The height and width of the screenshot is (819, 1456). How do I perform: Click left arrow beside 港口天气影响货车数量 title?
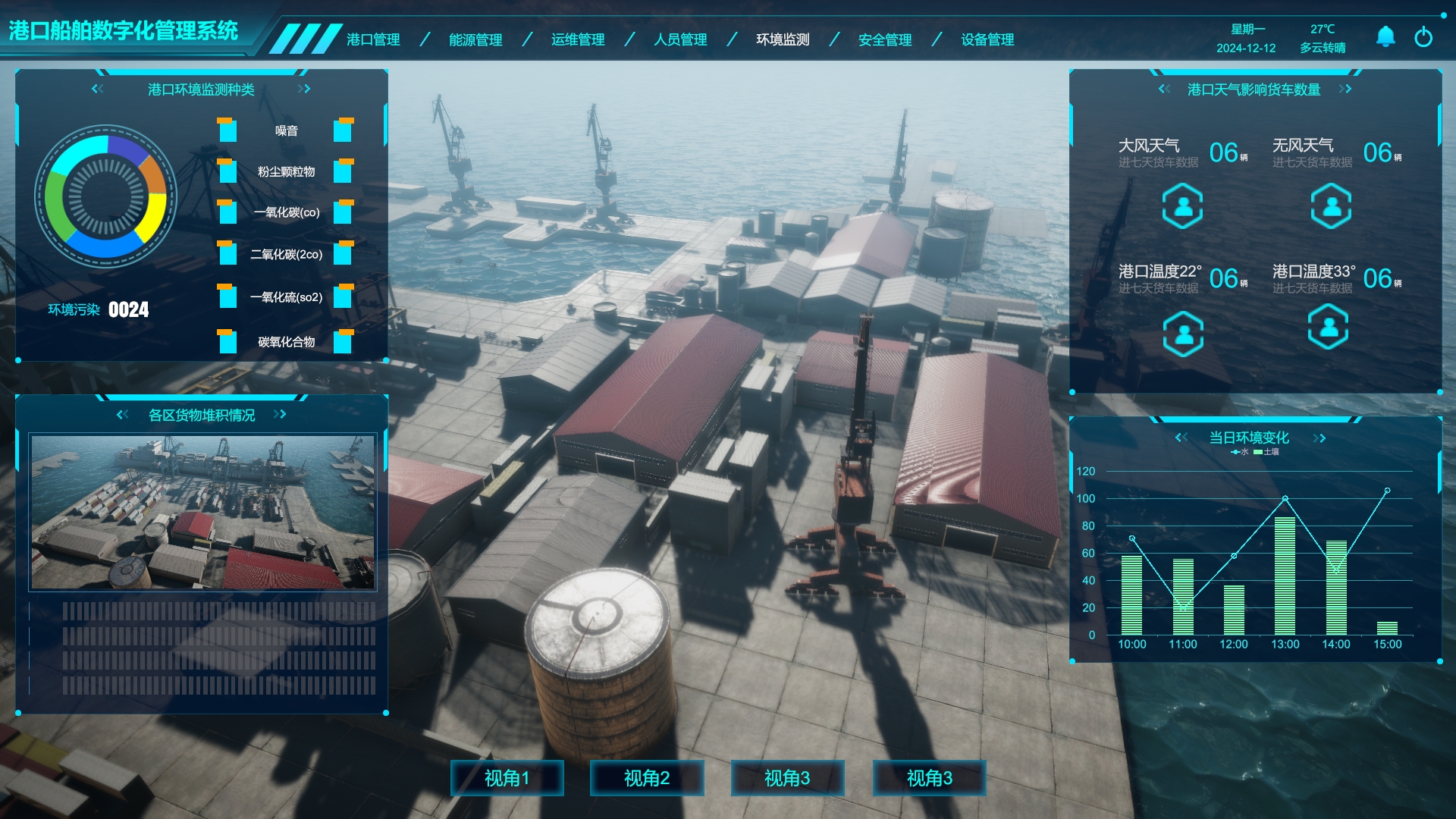[x=1164, y=89]
